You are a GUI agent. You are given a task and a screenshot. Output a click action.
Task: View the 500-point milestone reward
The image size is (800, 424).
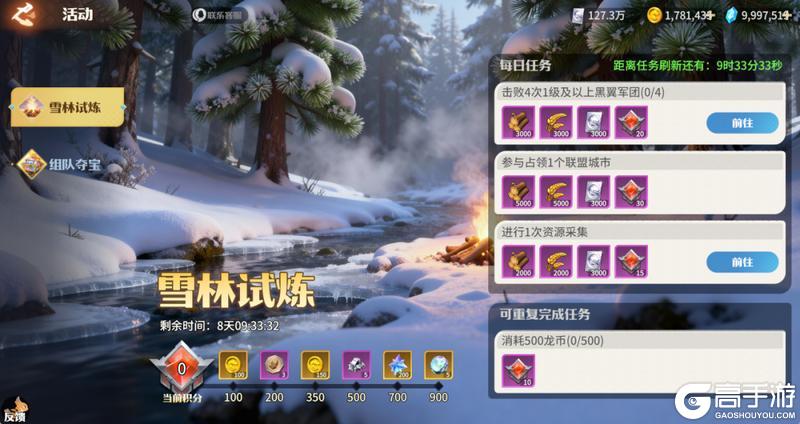click(x=357, y=365)
